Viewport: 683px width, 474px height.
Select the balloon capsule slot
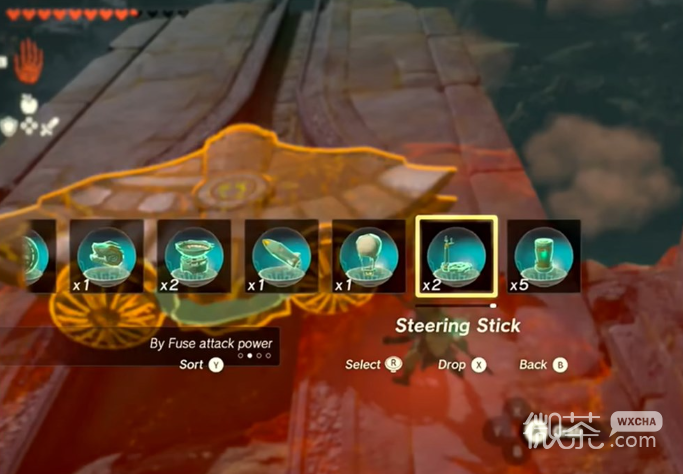(368, 256)
